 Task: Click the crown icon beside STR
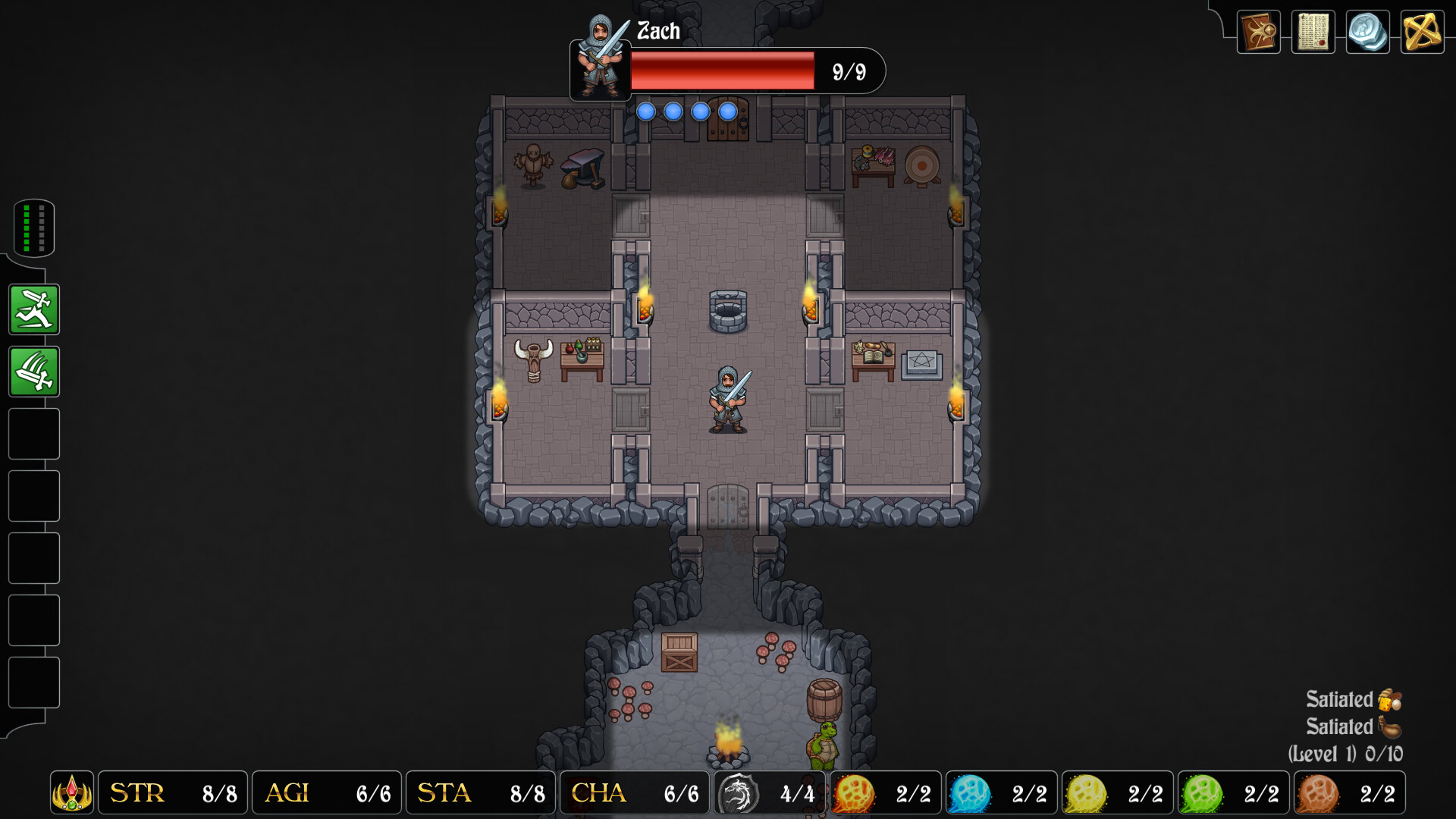click(71, 792)
